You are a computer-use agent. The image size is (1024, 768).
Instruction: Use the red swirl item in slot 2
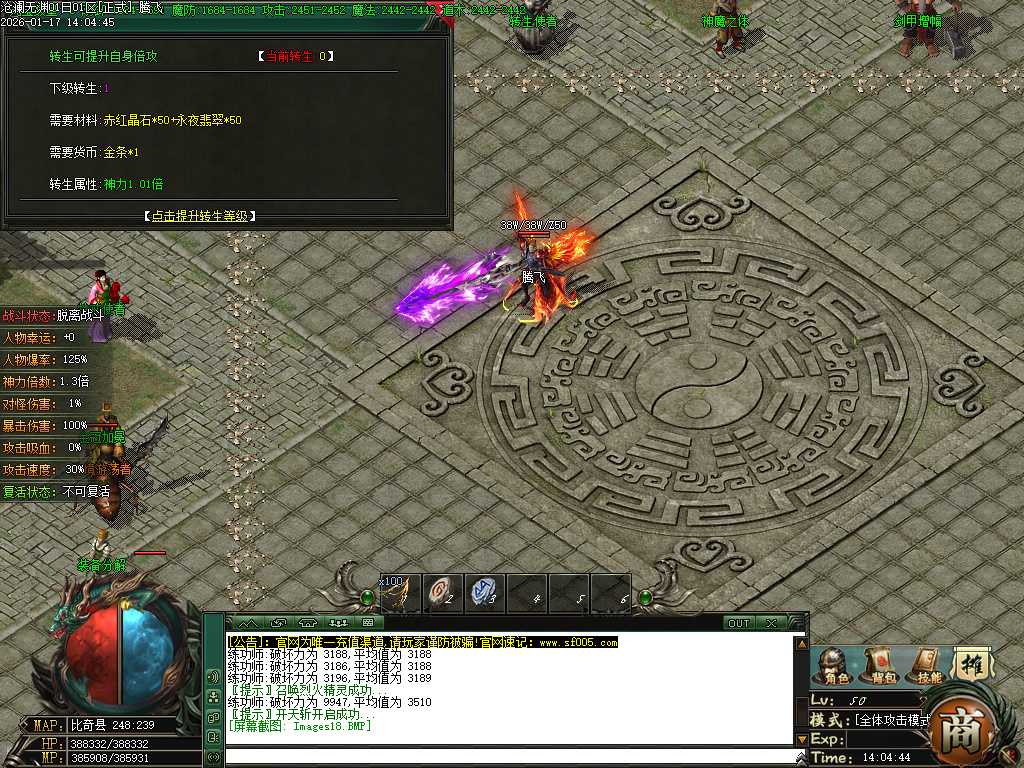coord(441,592)
